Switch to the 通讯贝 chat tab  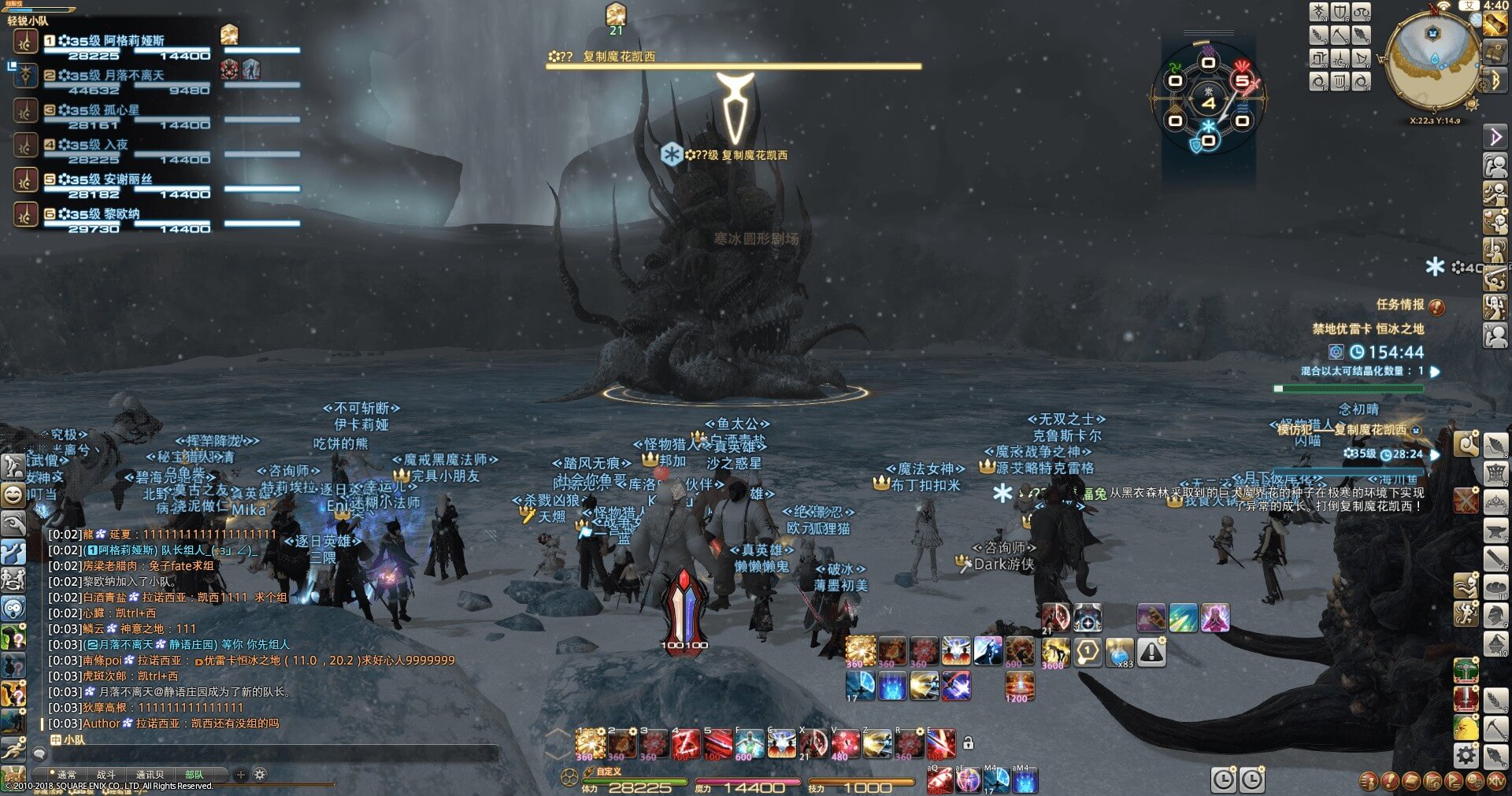click(x=150, y=775)
